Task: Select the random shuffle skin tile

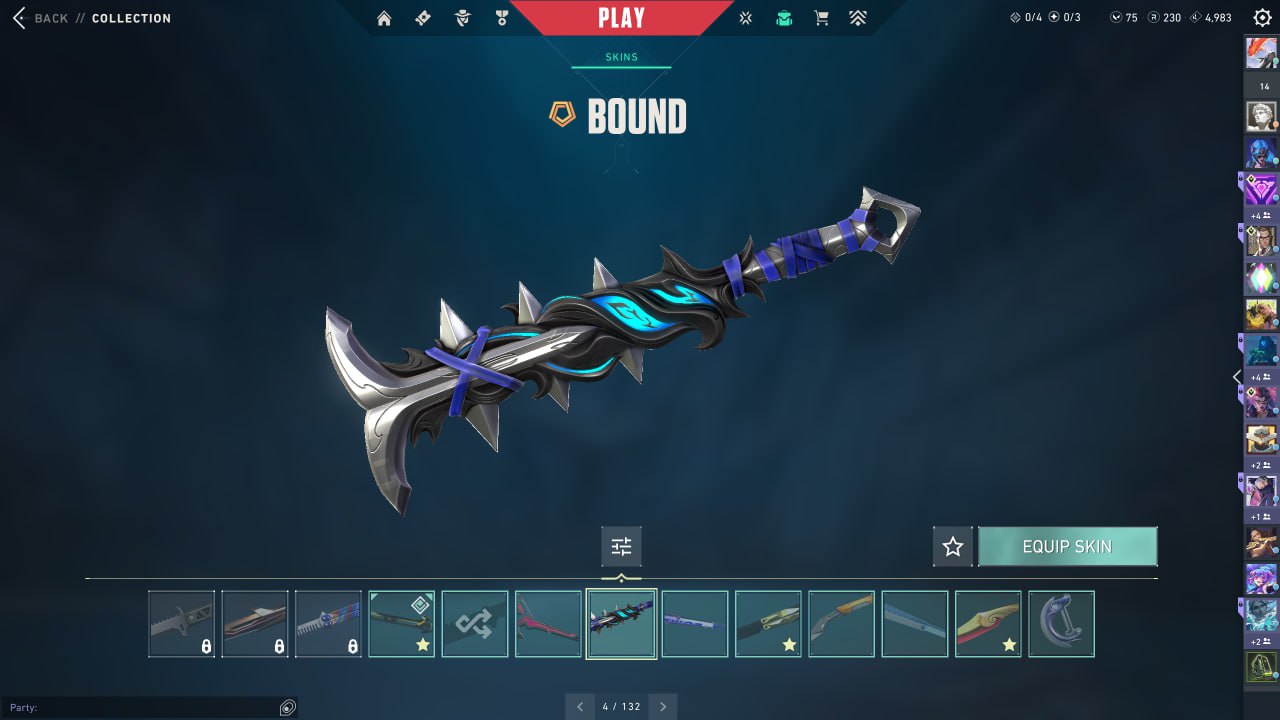Action: pos(475,624)
